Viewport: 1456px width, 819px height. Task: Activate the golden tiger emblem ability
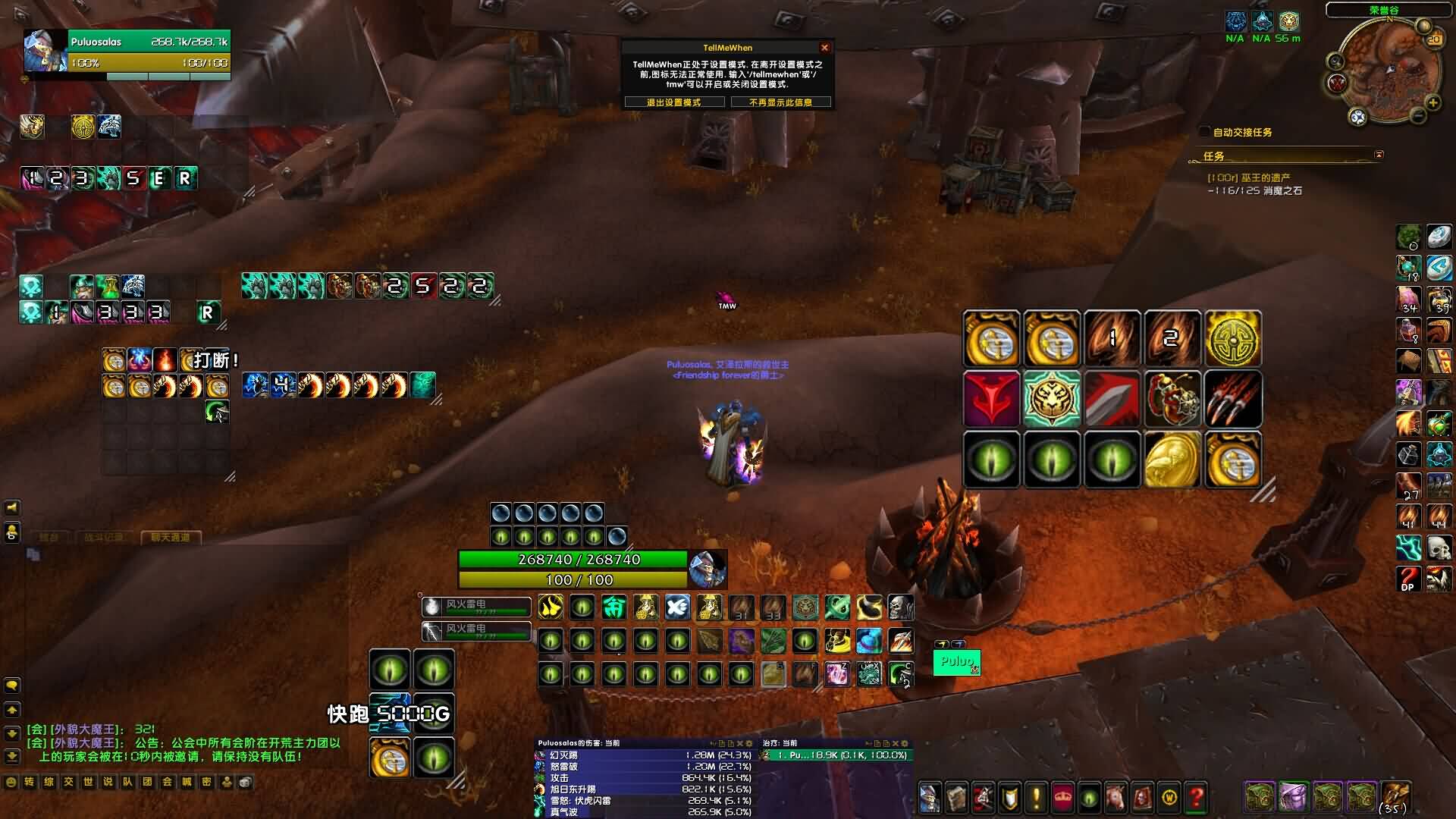[x=1051, y=399]
